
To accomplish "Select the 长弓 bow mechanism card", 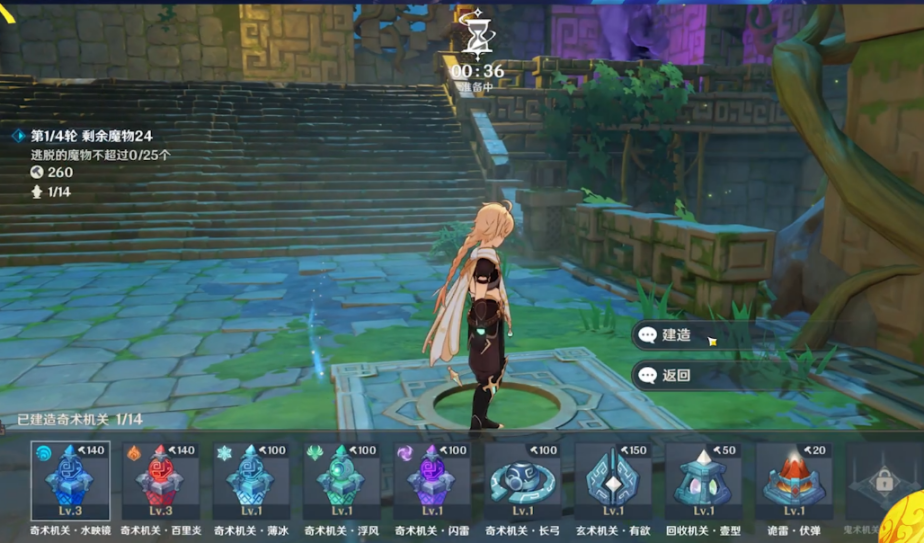I will tap(523, 480).
